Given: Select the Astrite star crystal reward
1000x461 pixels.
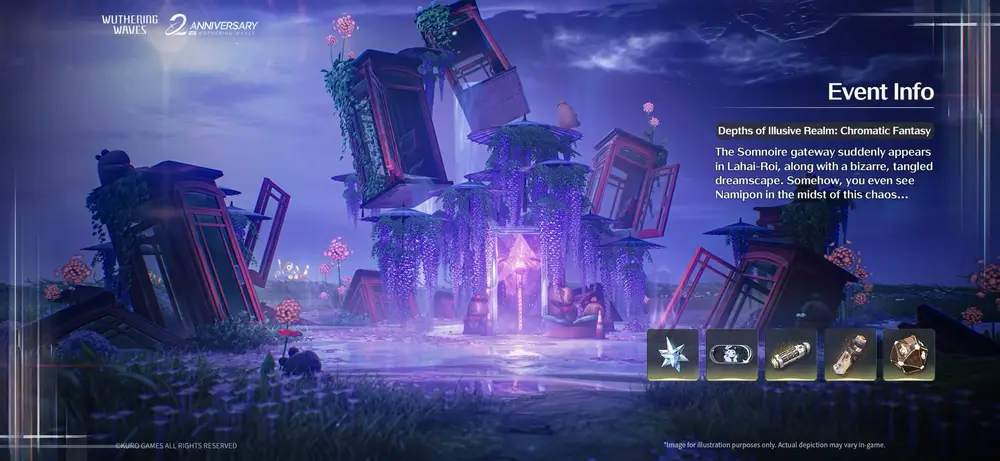Looking at the screenshot, I should pyautogui.click(x=673, y=355).
